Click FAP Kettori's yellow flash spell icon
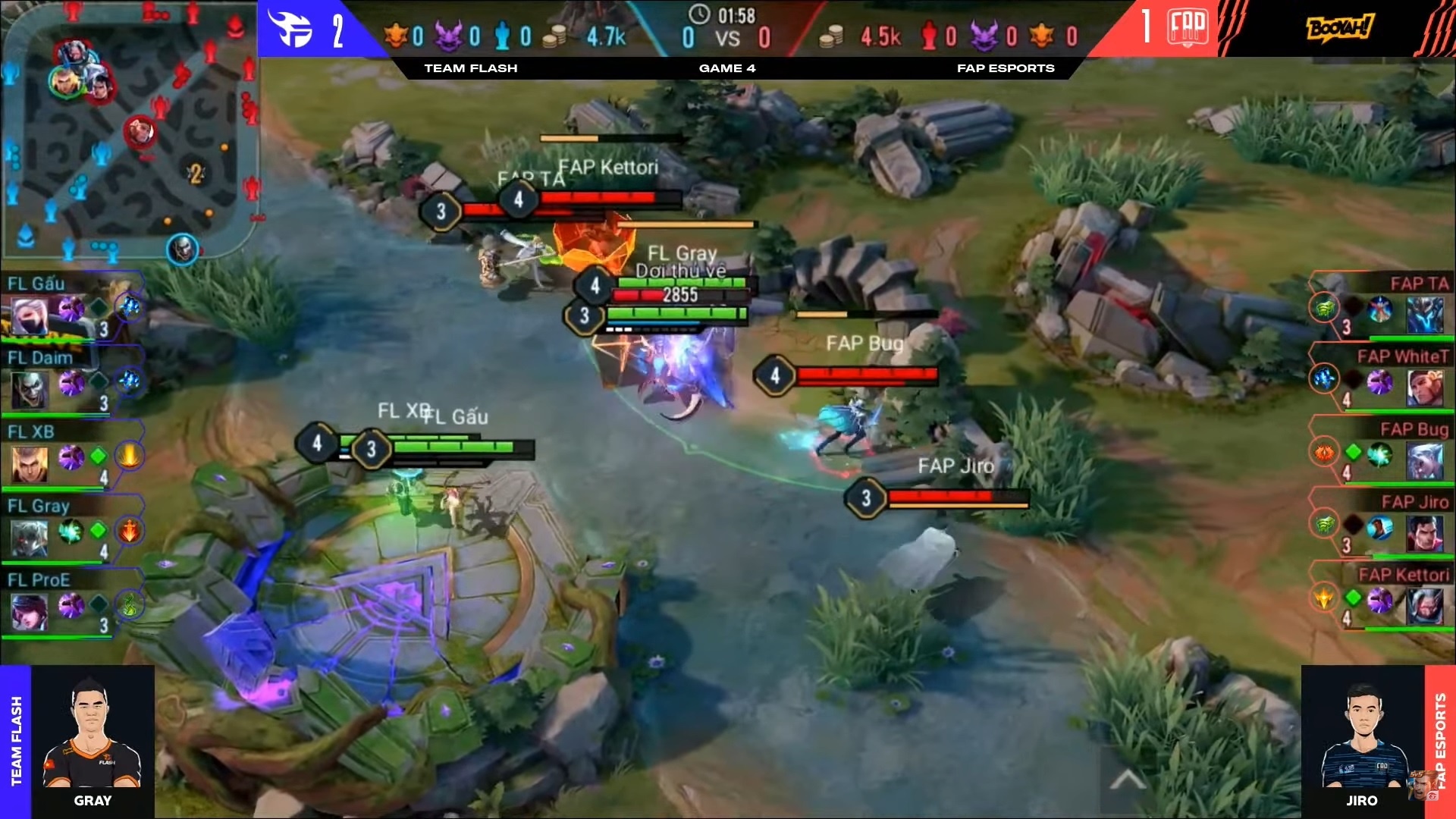This screenshot has height=819, width=1456. pos(1324,598)
